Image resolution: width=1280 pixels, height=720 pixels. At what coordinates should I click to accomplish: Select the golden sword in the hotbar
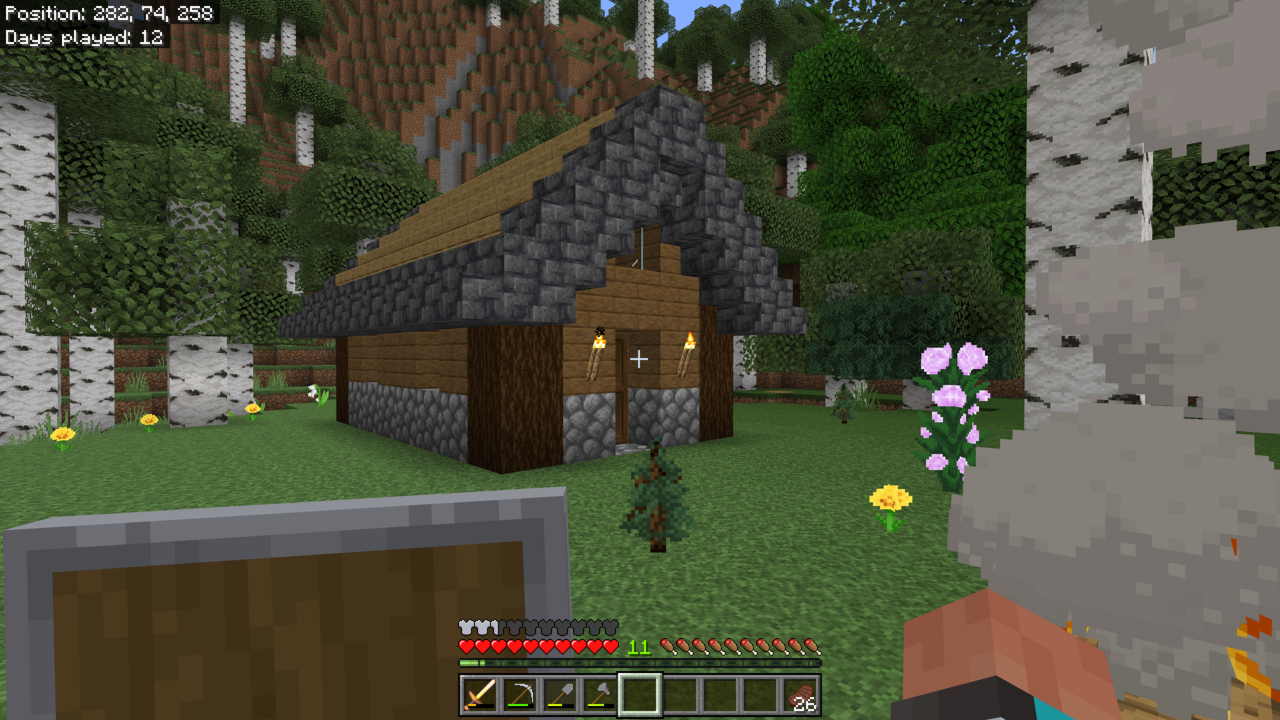478,695
